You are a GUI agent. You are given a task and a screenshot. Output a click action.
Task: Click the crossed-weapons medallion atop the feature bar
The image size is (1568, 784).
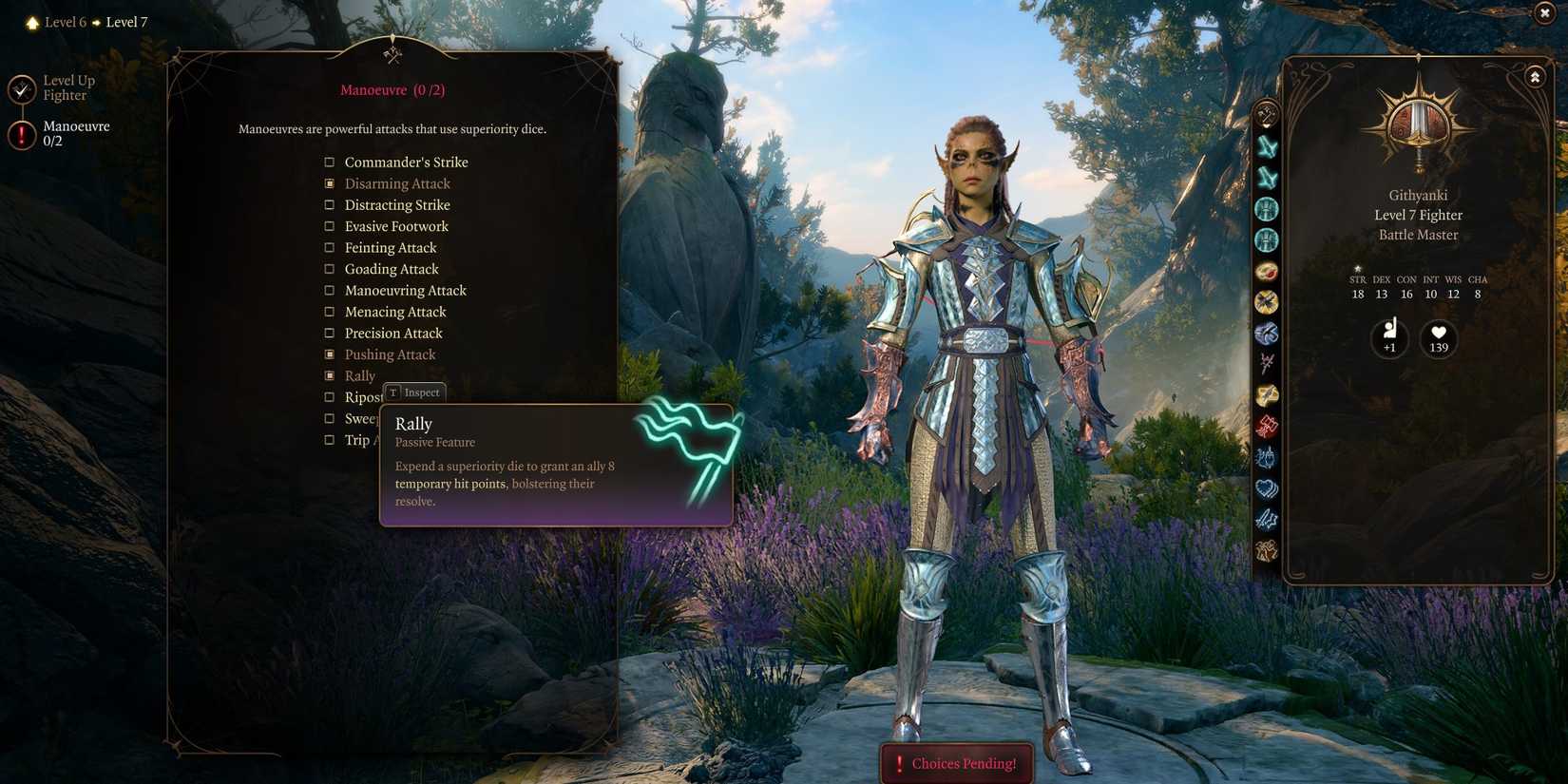tap(1267, 112)
